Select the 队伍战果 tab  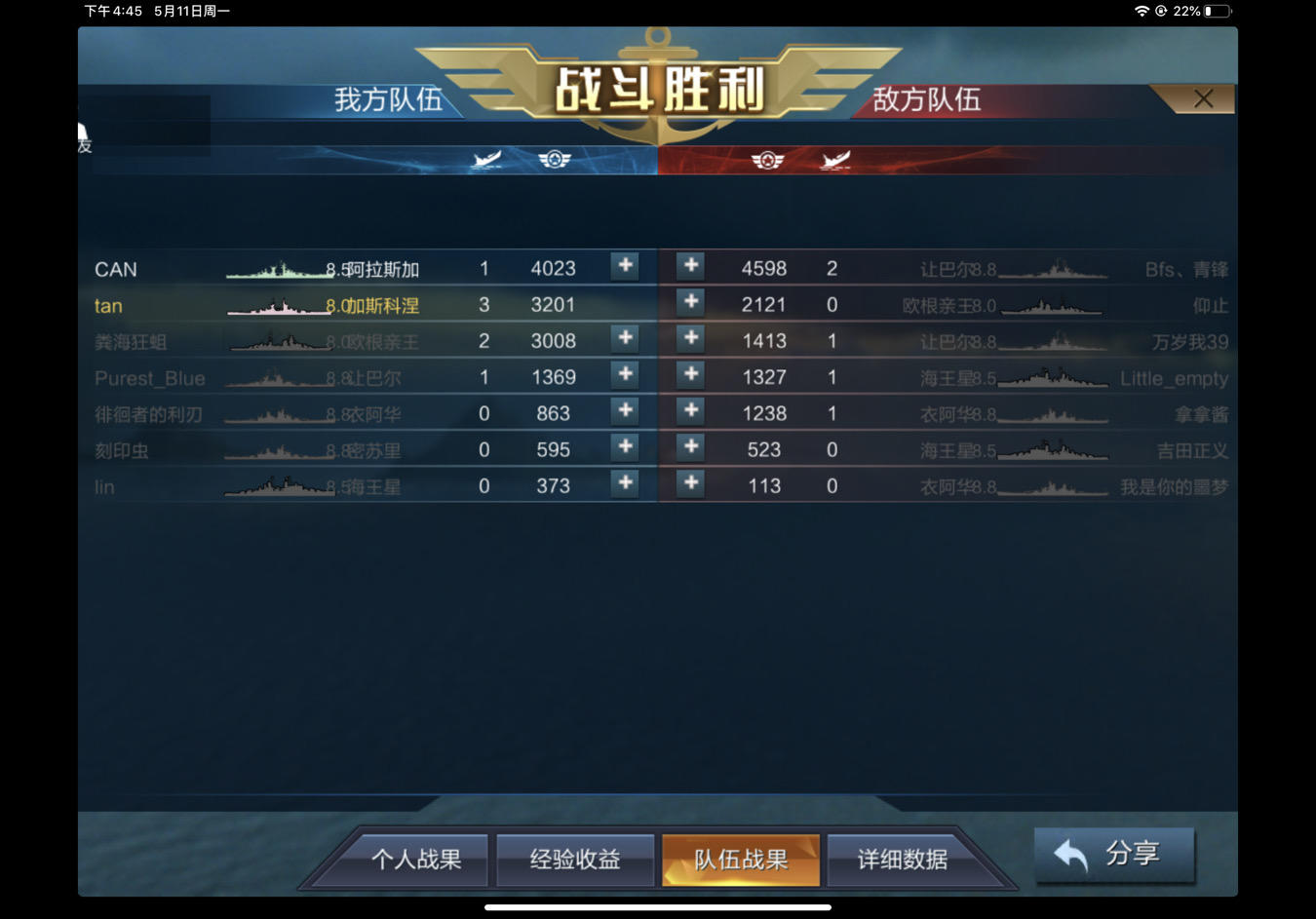[741, 861]
